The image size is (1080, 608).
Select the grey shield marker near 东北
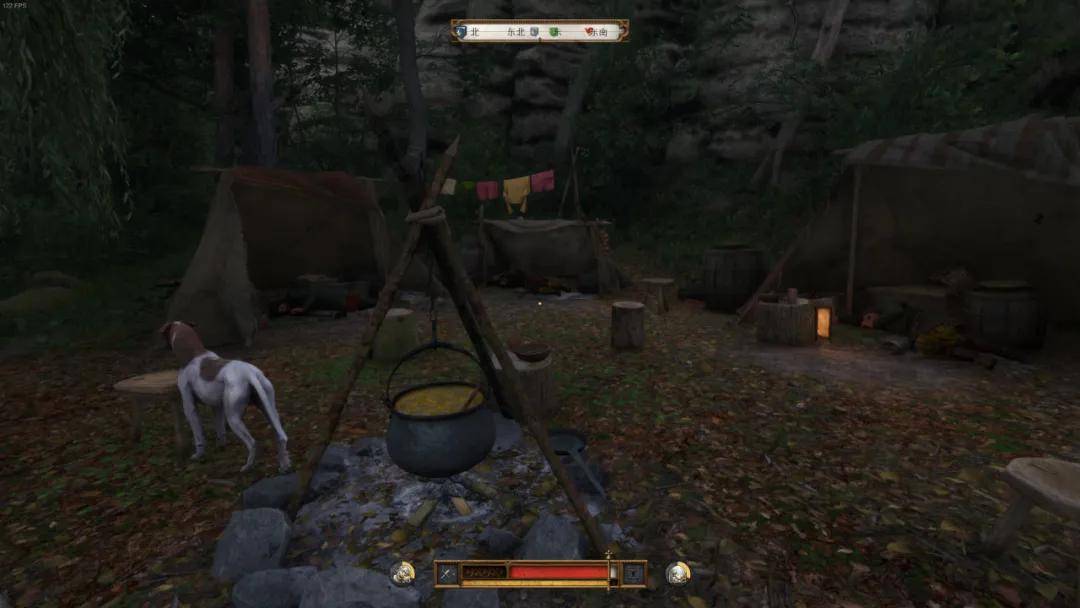coord(534,32)
